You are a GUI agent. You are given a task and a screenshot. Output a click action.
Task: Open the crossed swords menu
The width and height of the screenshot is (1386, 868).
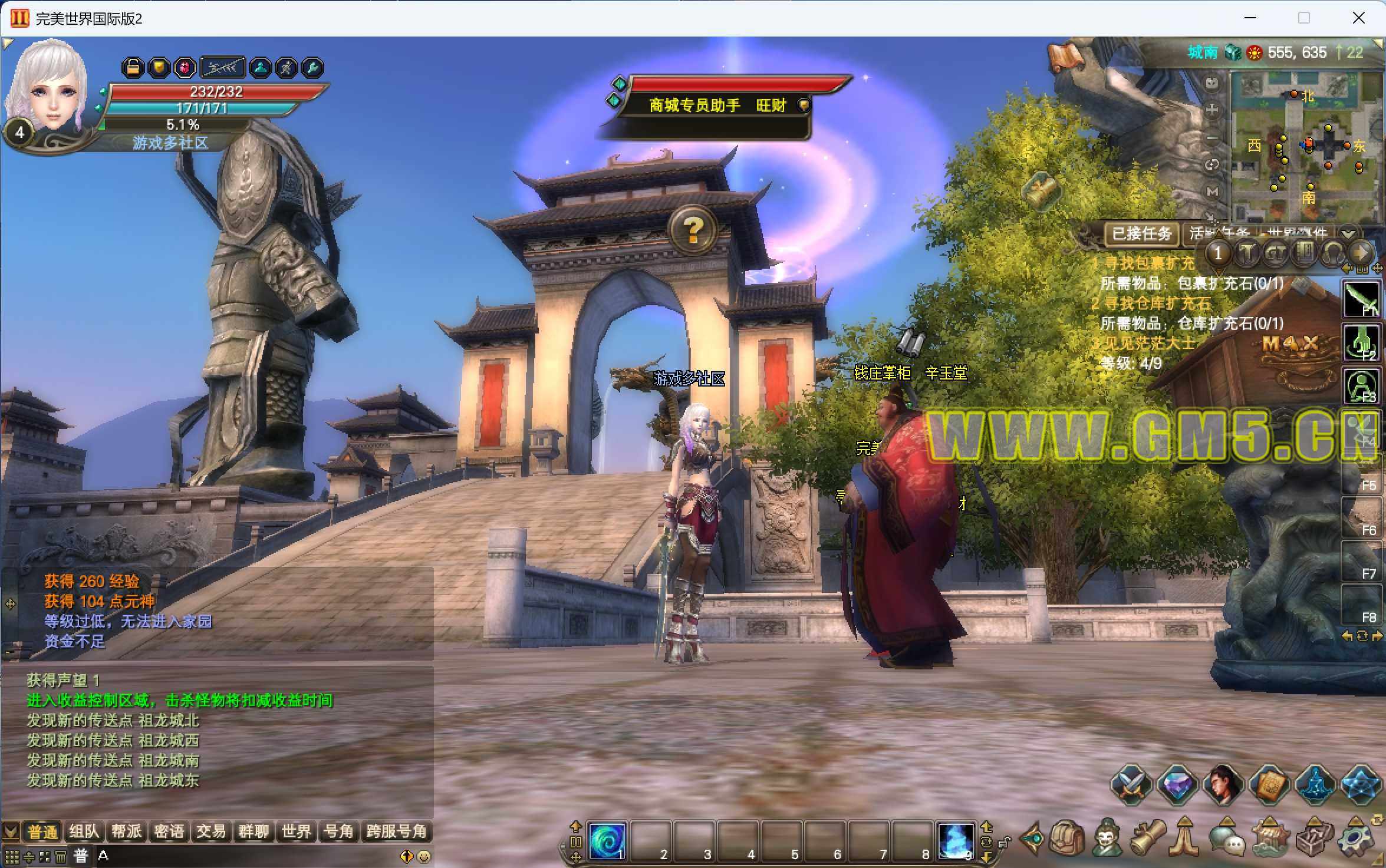pos(1131,785)
